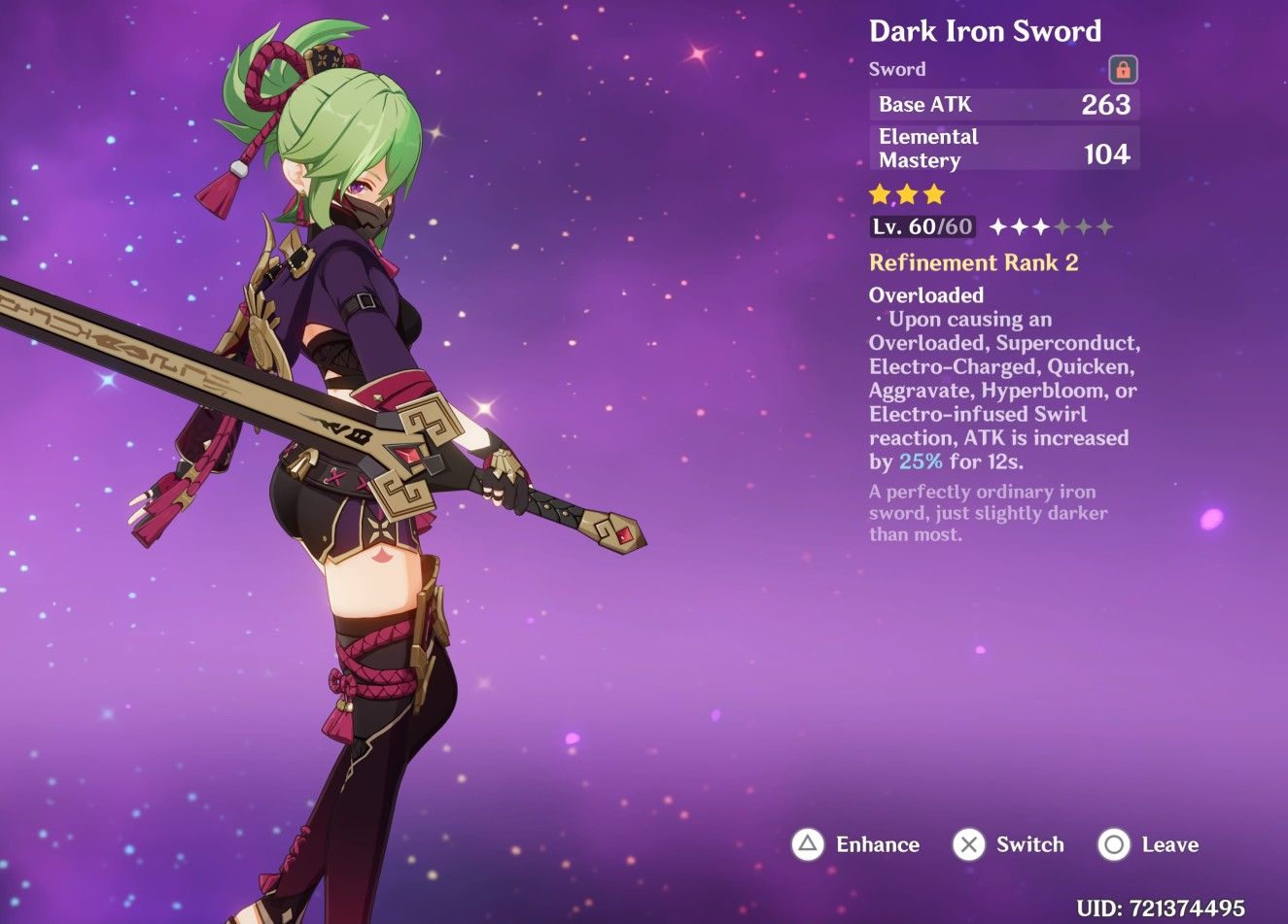The width and height of the screenshot is (1288, 924).
Task: Click the Refinement Rank 2 heading
Action: point(973,261)
